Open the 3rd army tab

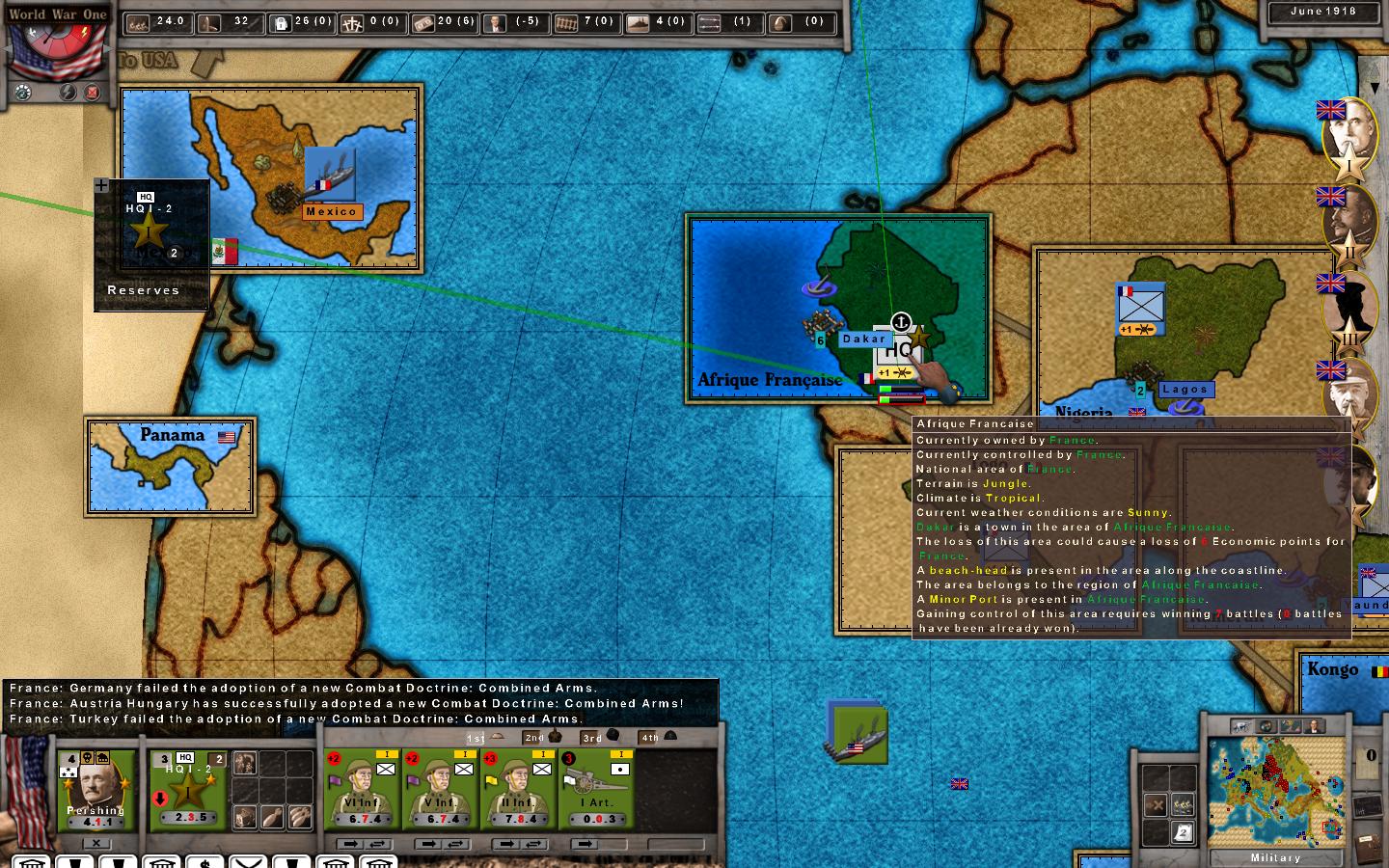point(600,738)
